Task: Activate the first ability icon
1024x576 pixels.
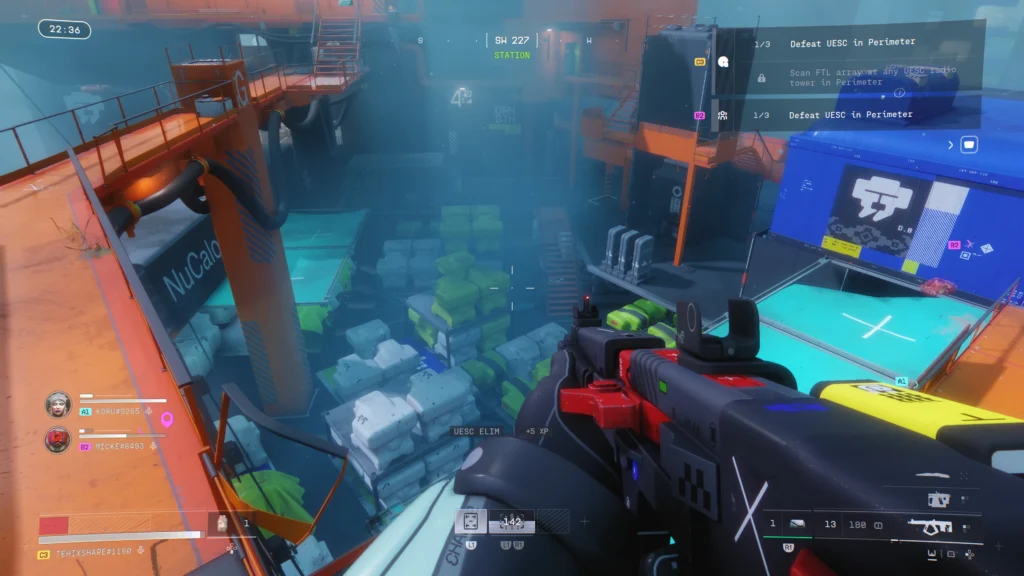Action: tap(470, 521)
